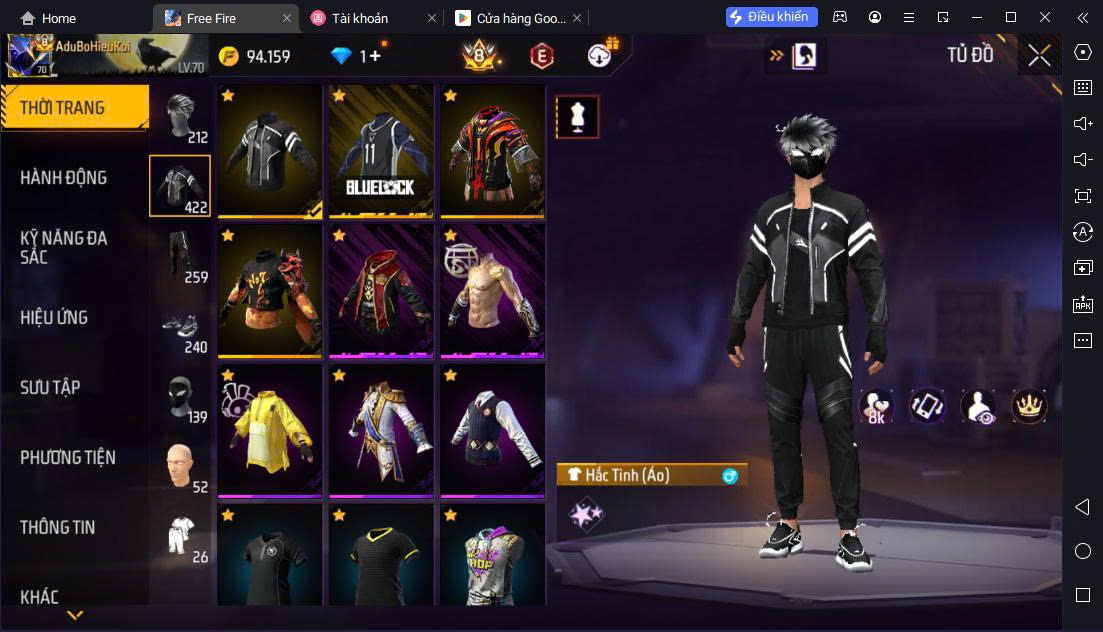
Task: Open the THÔNG TIN tab
Action: point(58,528)
